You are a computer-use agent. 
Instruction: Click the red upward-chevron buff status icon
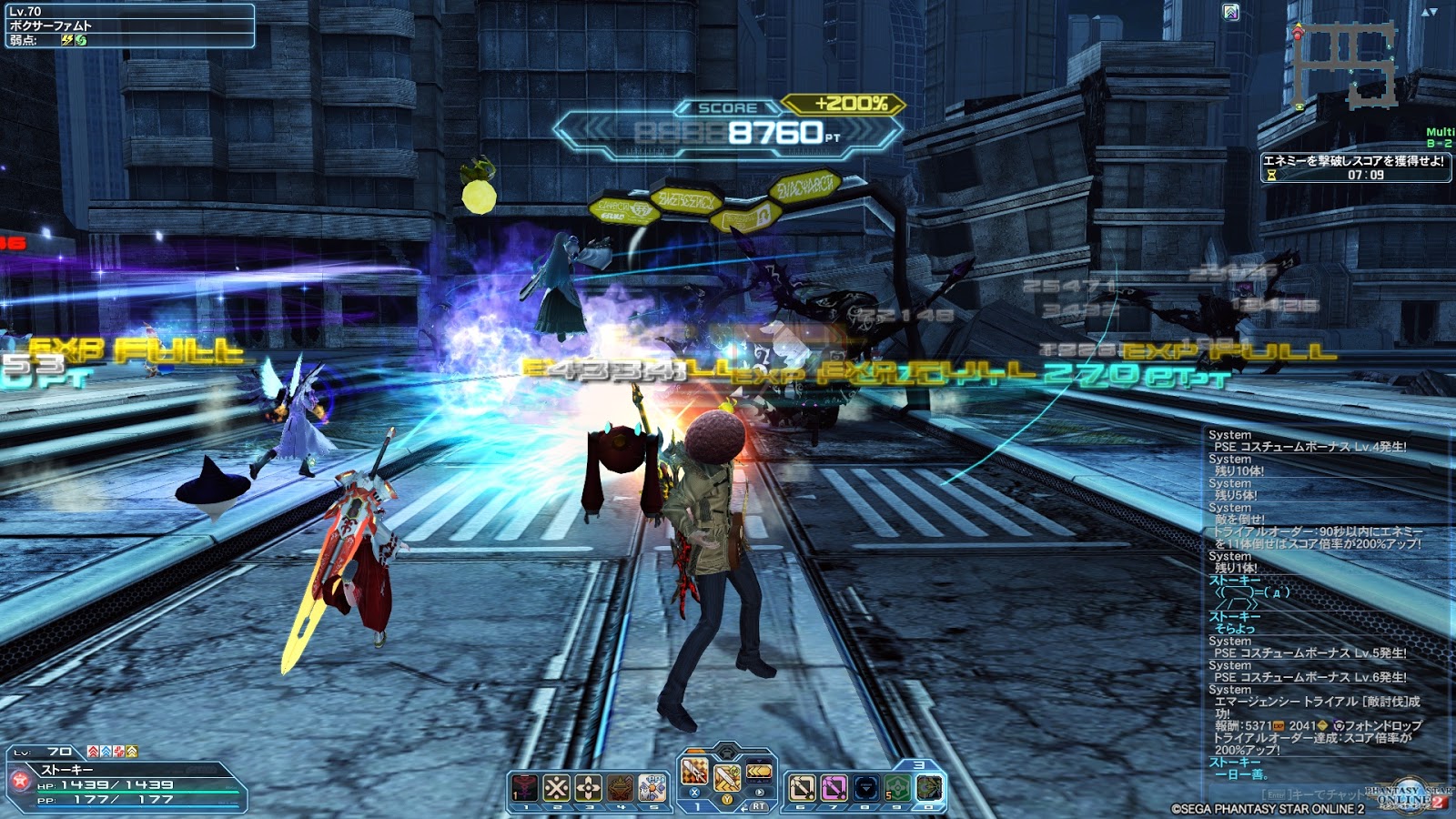pyautogui.click(x=93, y=752)
